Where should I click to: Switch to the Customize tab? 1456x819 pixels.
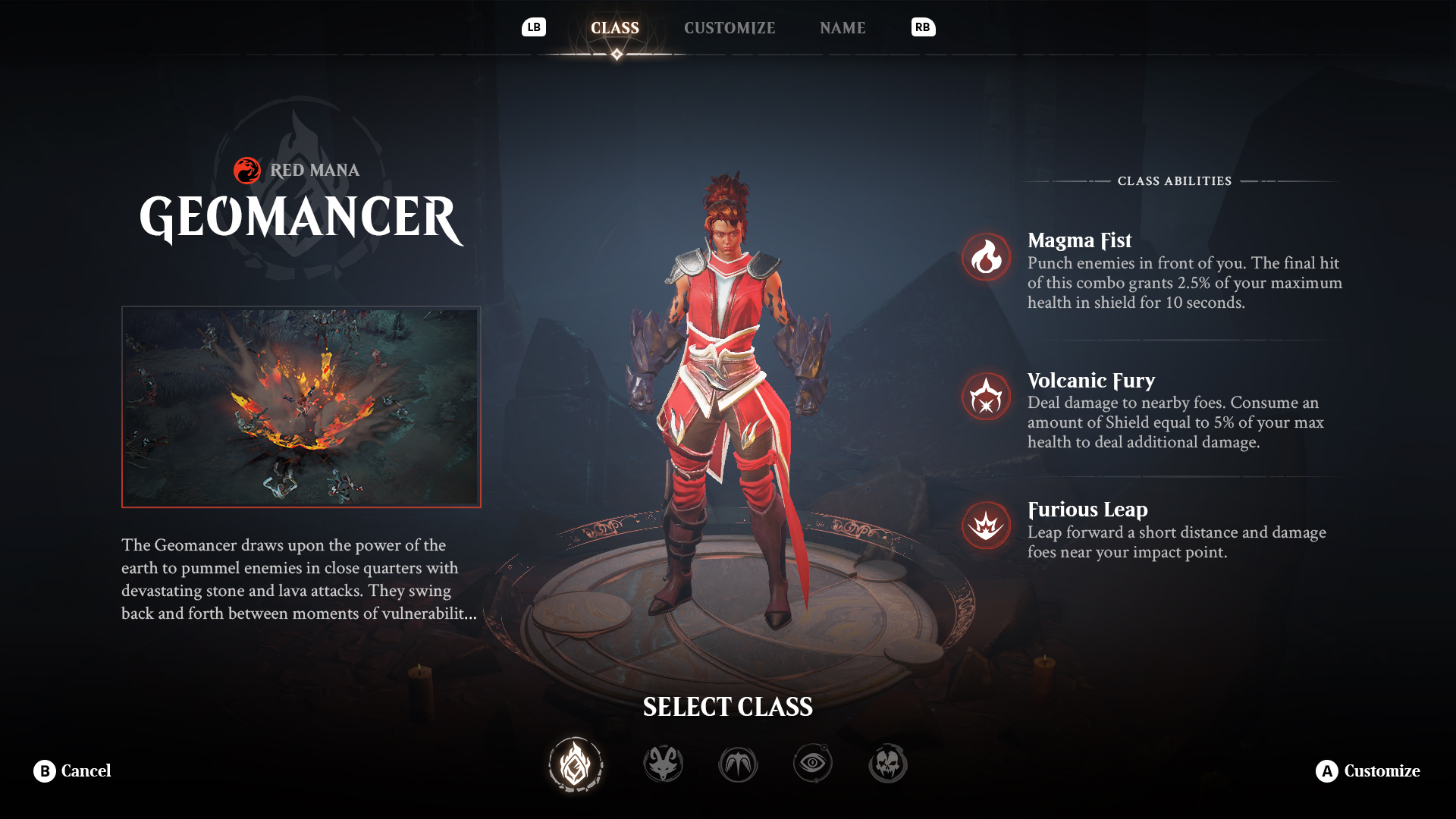click(x=730, y=28)
